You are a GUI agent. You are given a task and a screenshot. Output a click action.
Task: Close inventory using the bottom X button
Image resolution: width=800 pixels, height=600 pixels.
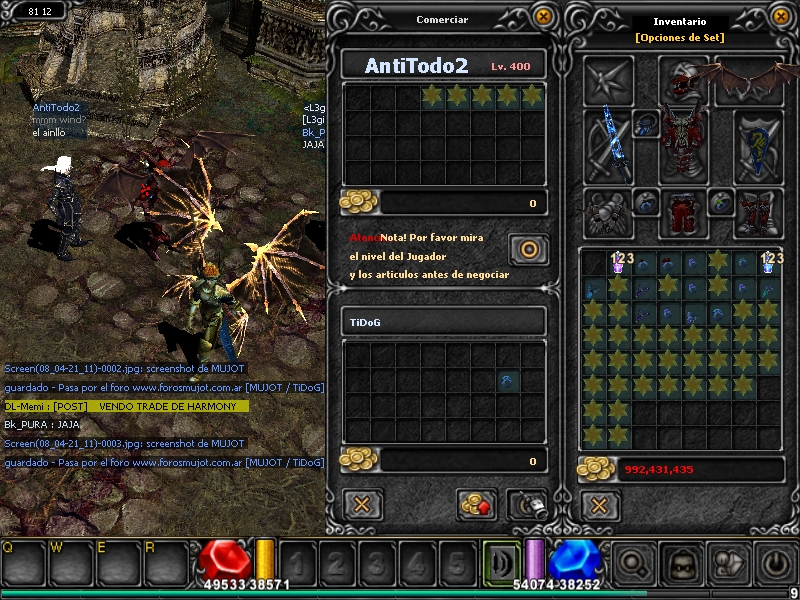[600, 504]
